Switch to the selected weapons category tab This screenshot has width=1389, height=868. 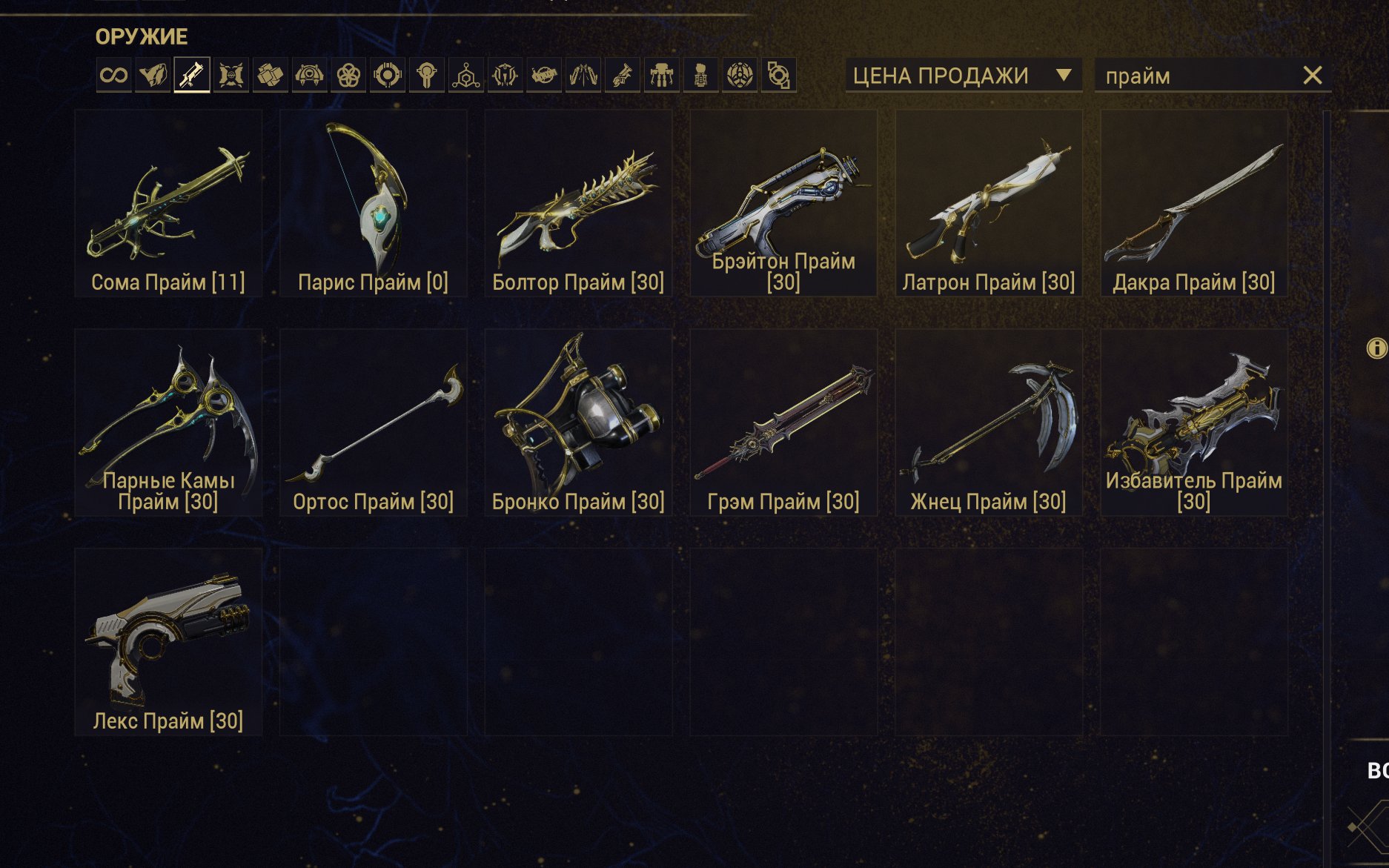(192, 75)
